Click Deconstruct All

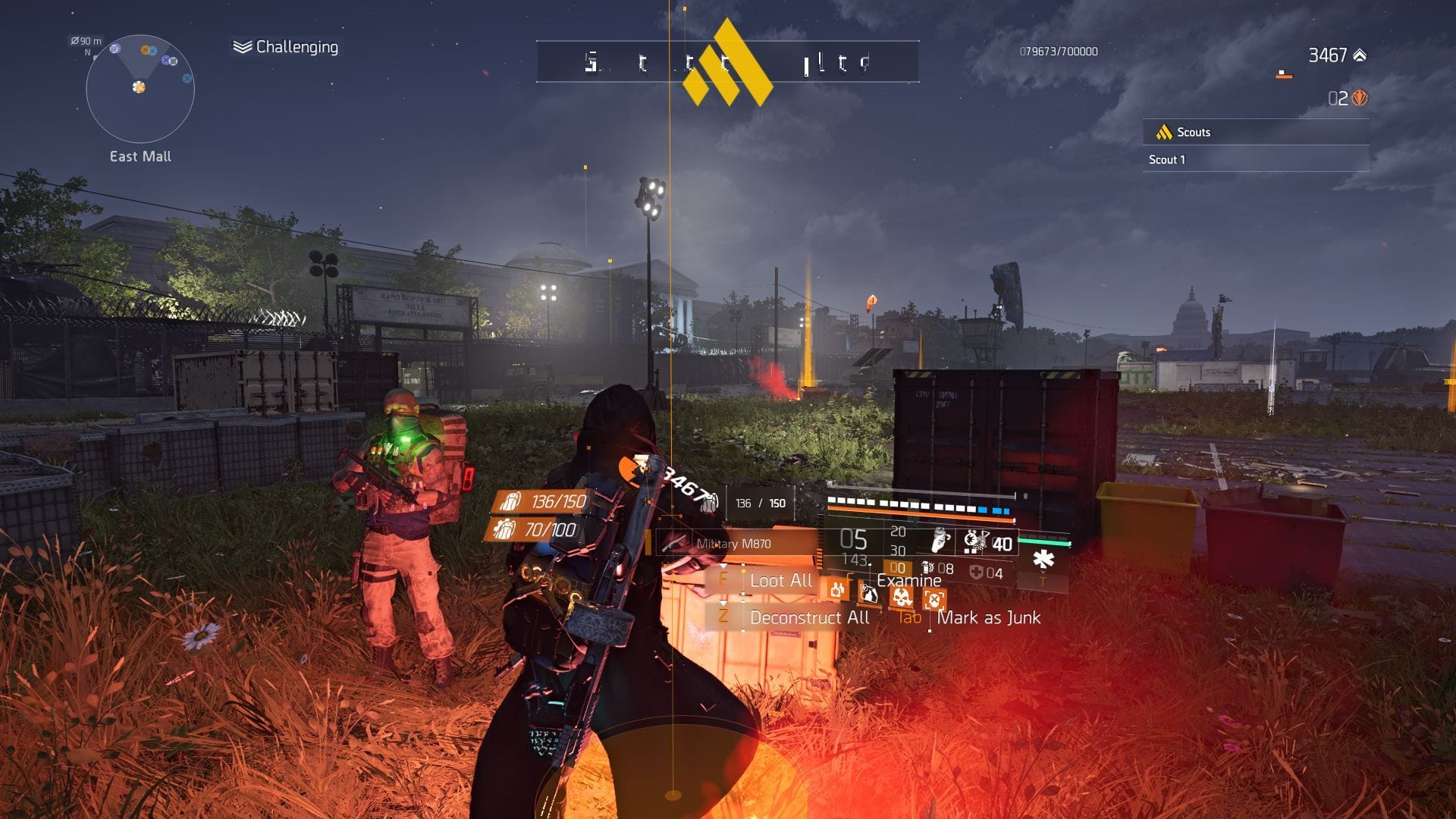pyautogui.click(x=811, y=617)
